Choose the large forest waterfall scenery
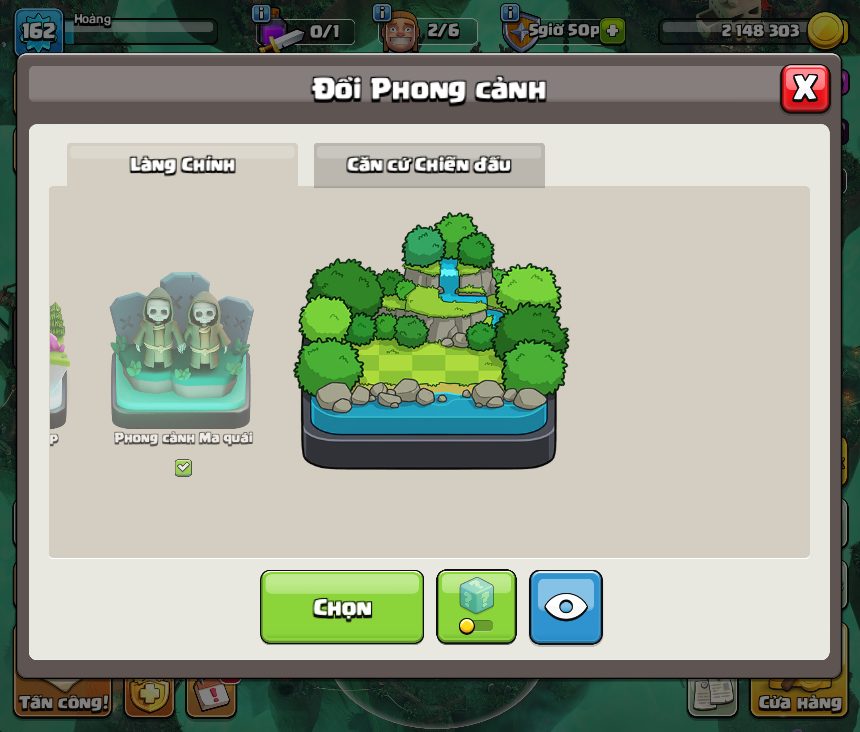Image resolution: width=860 pixels, height=732 pixels. (x=430, y=342)
